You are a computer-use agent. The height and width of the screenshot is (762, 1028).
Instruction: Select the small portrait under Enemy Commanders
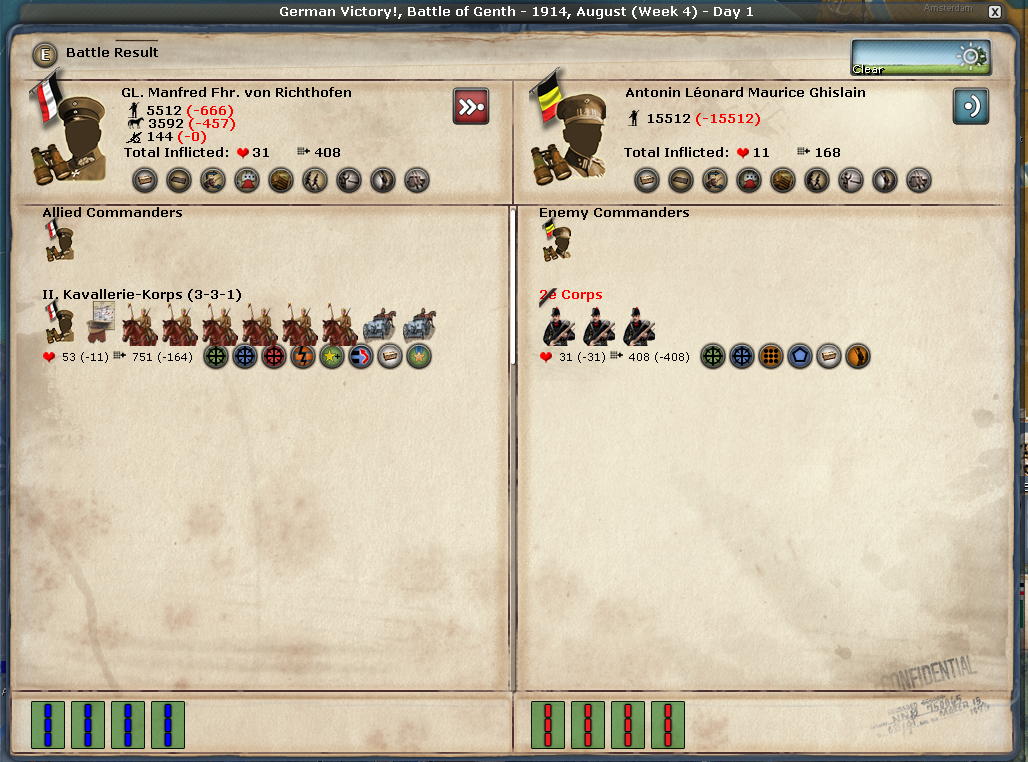pyautogui.click(x=557, y=240)
